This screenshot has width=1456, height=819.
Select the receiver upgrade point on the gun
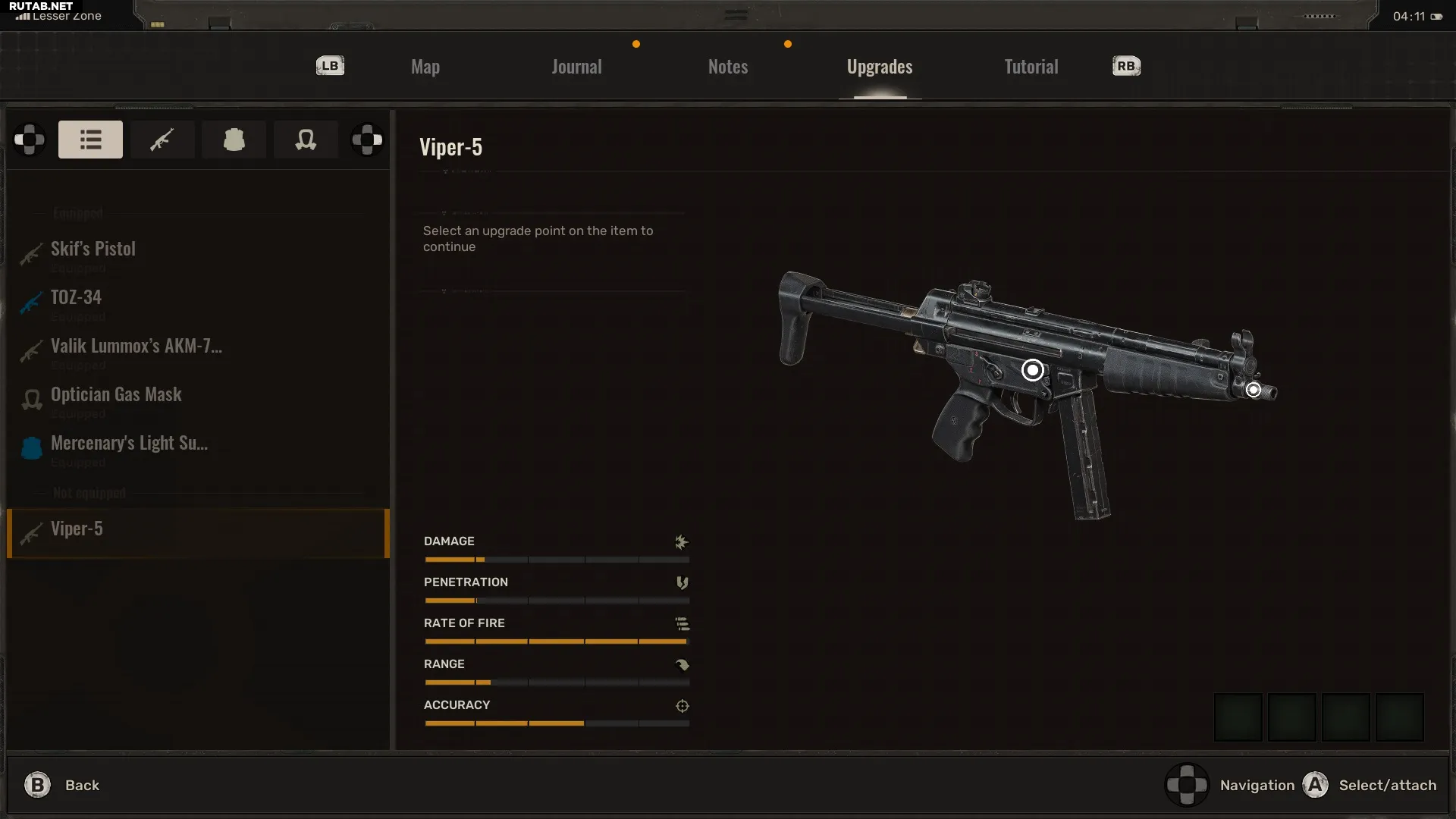pyautogui.click(x=1032, y=370)
